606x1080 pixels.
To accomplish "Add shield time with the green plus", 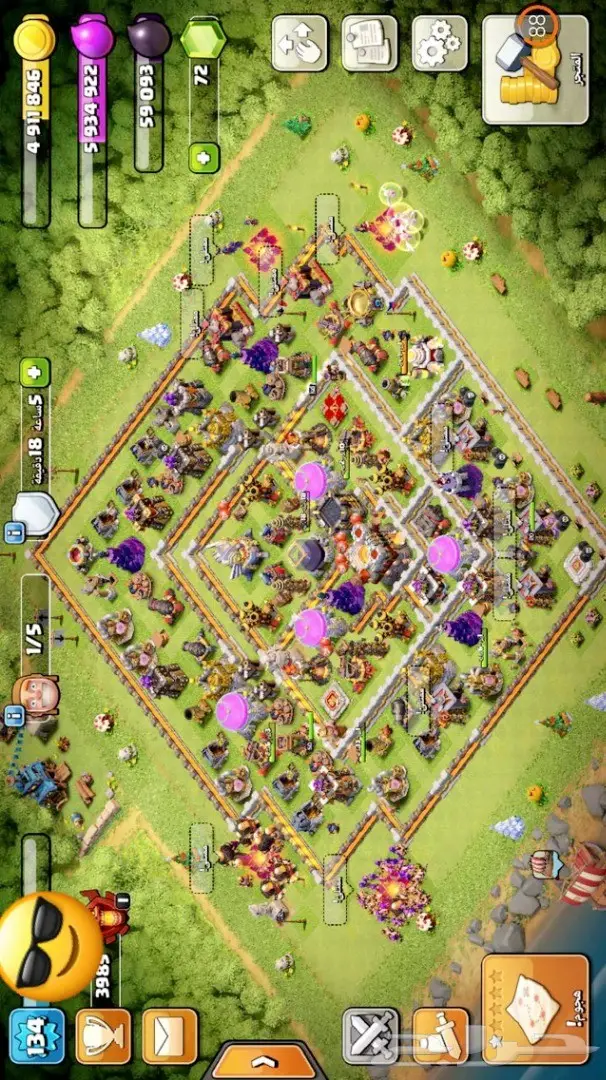I will (38, 374).
